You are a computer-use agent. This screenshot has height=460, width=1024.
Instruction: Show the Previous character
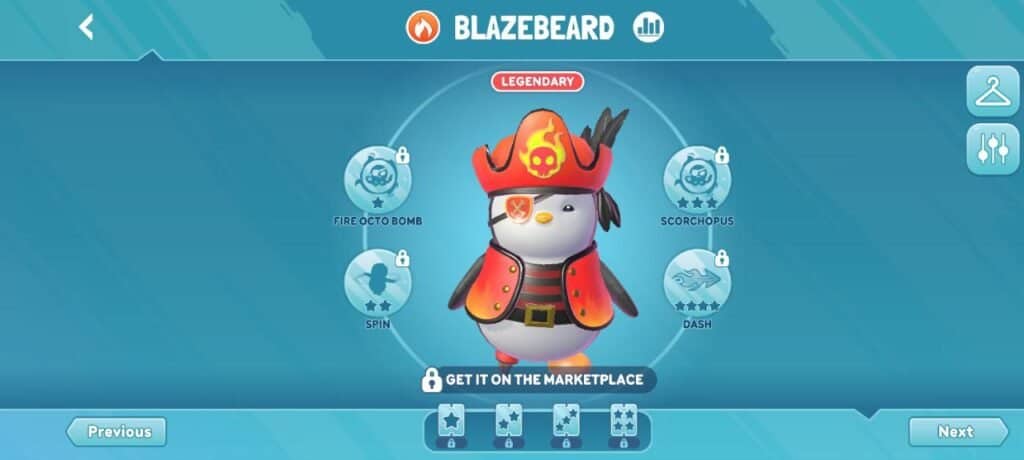[117, 432]
